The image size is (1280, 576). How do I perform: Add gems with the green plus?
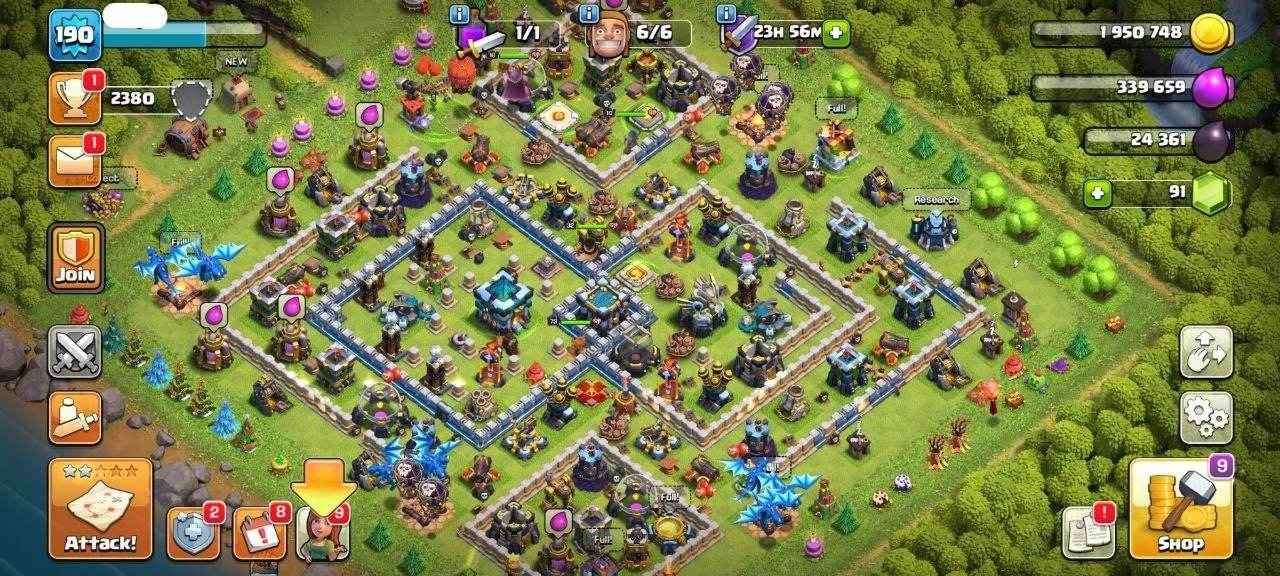tap(1099, 193)
